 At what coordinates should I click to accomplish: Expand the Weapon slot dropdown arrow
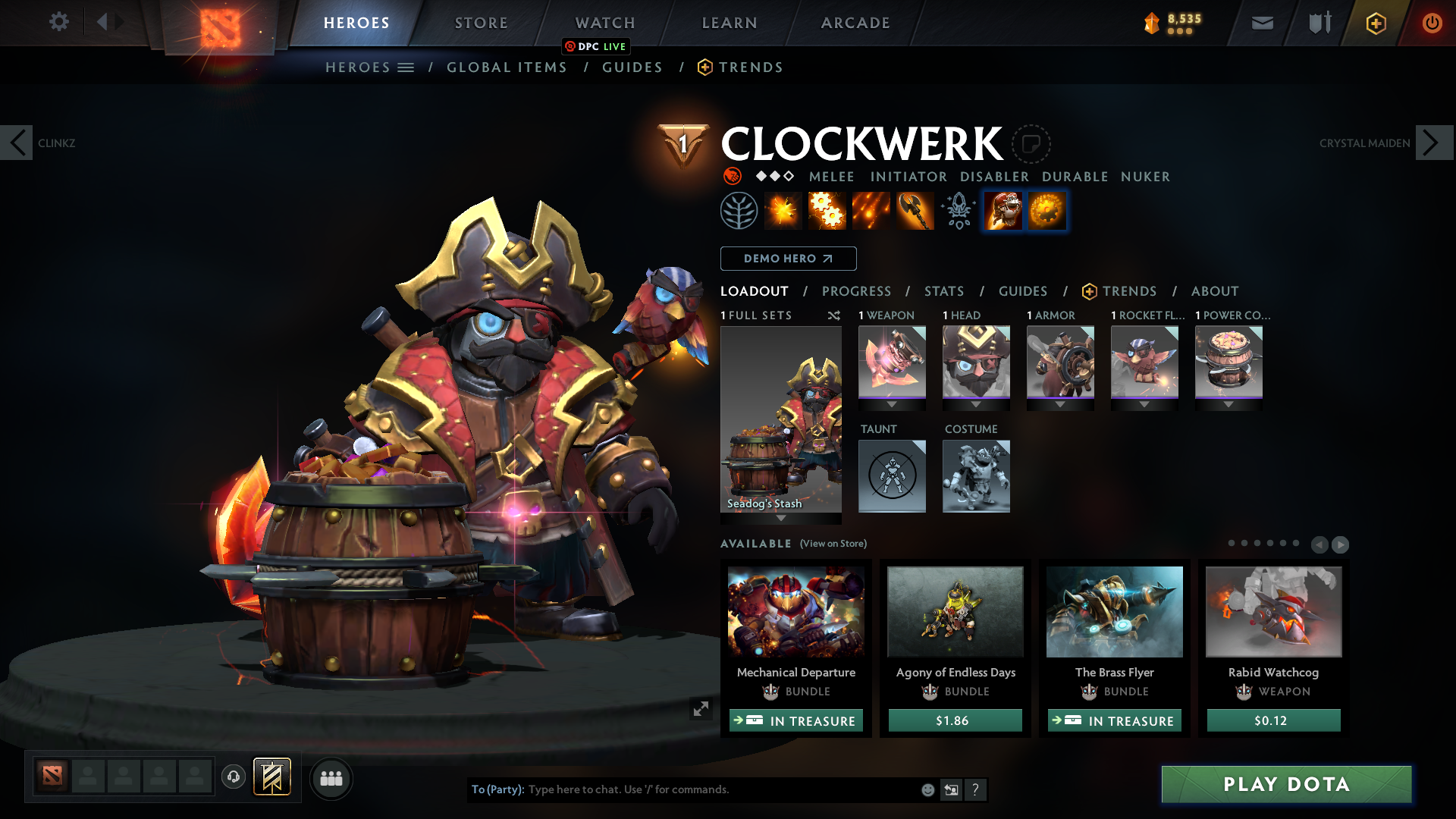[892, 405]
